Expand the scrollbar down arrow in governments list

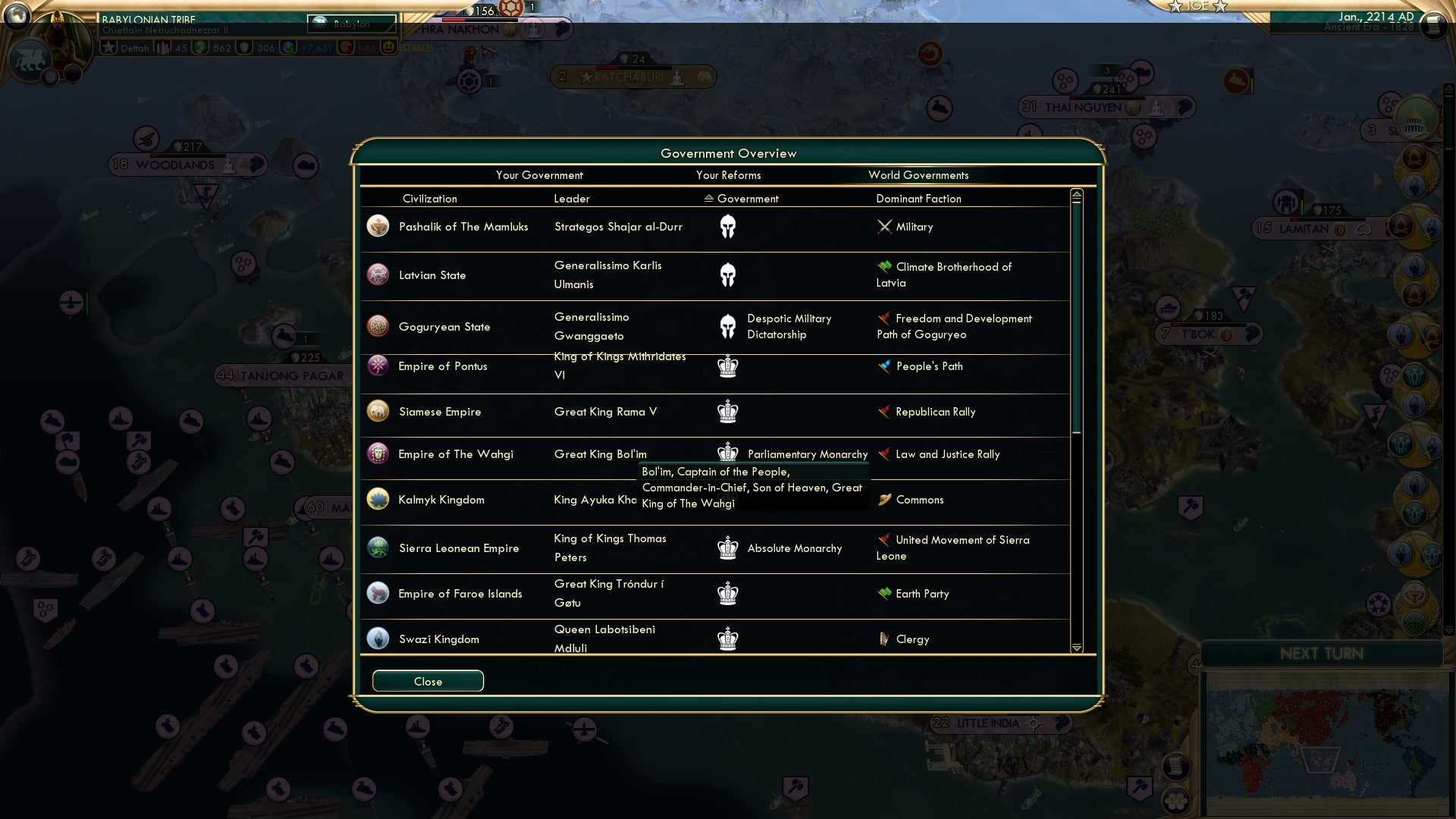click(x=1076, y=648)
